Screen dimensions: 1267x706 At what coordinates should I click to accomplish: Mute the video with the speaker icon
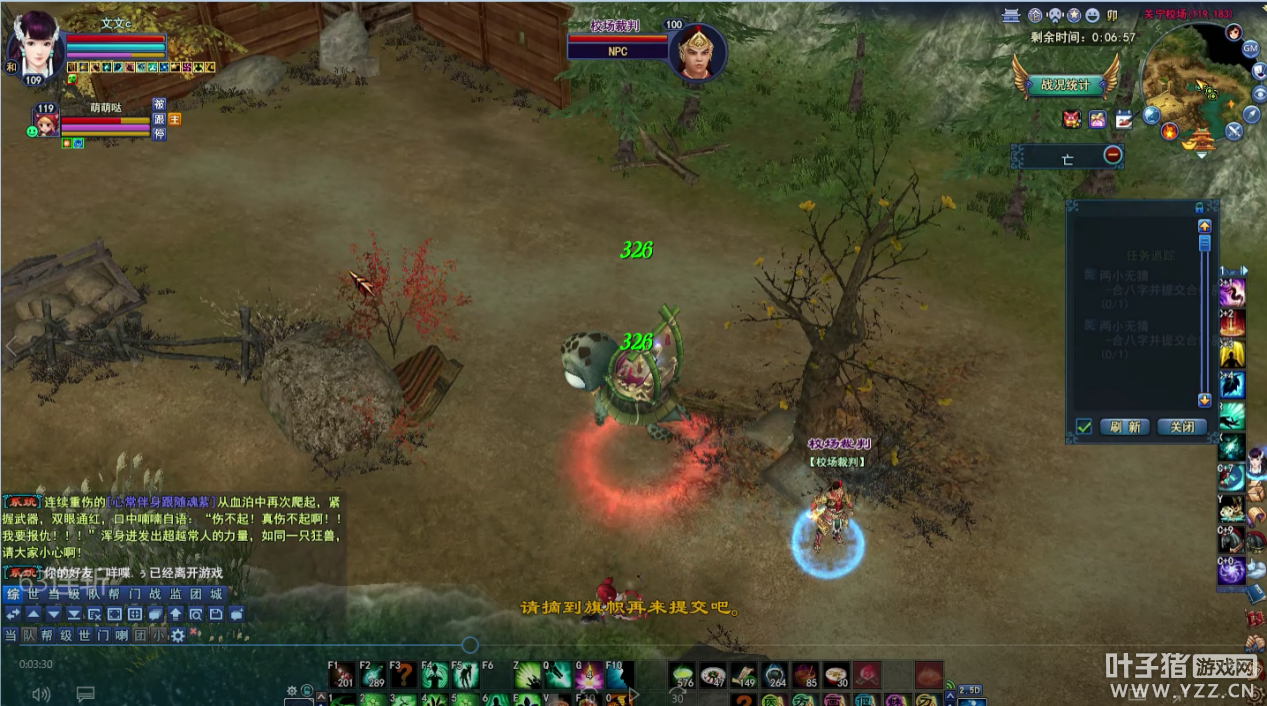41,693
